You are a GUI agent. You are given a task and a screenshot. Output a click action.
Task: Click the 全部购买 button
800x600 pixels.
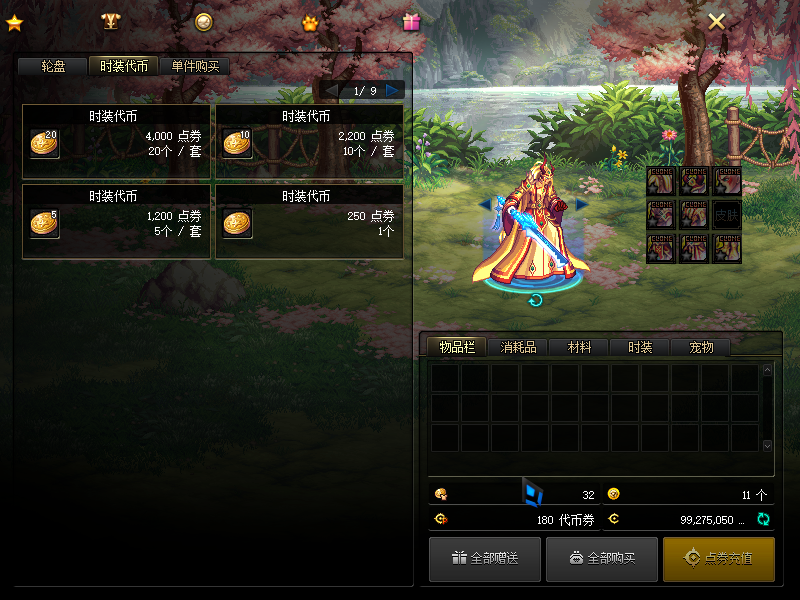click(602, 559)
